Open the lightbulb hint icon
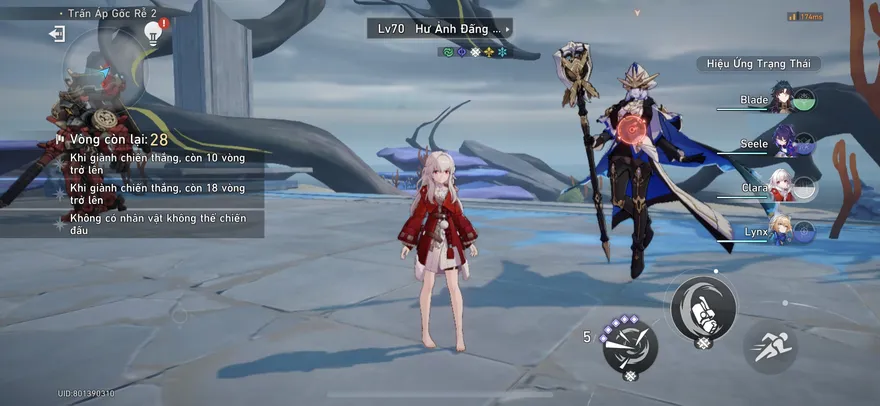Screen dimensions: 880x406 coord(153,33)
